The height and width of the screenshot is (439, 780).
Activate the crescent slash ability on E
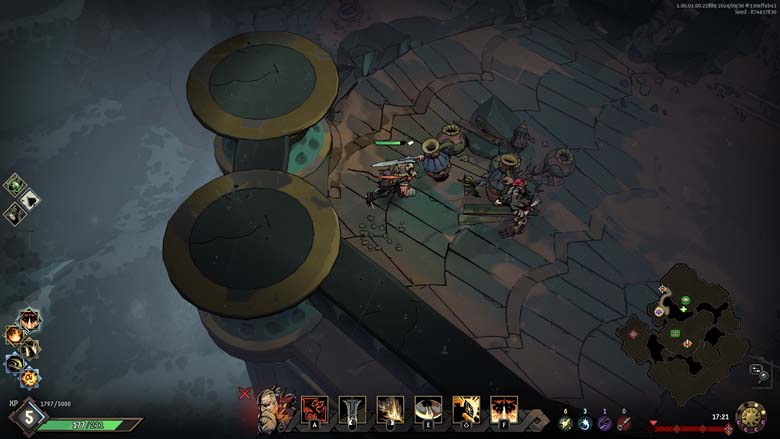point(428,409)
